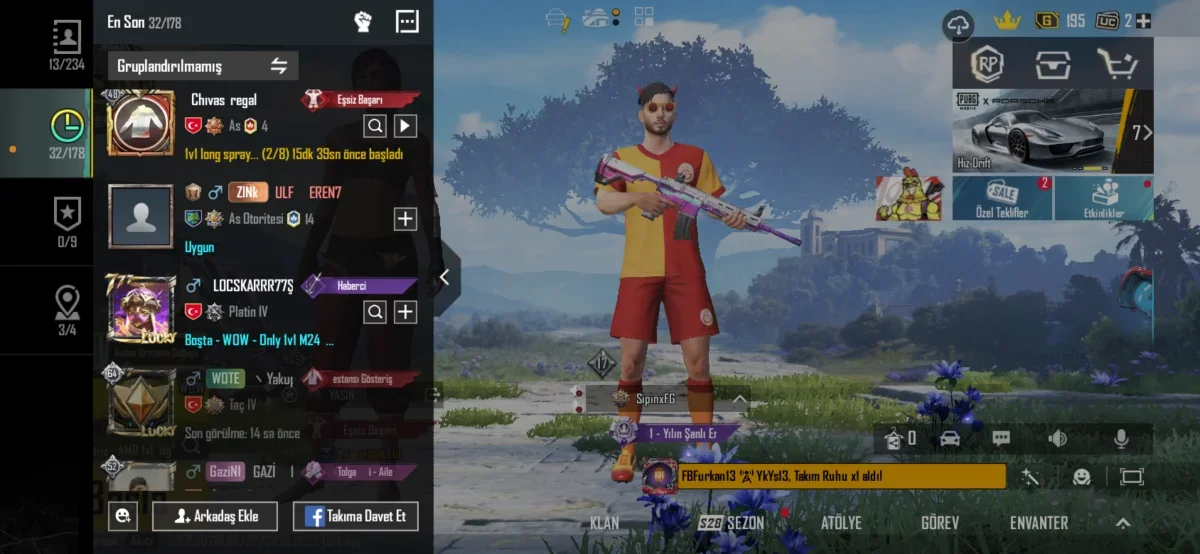
Task: Collapse the friends panel with arrow
Action: click(x=445, y=277)
